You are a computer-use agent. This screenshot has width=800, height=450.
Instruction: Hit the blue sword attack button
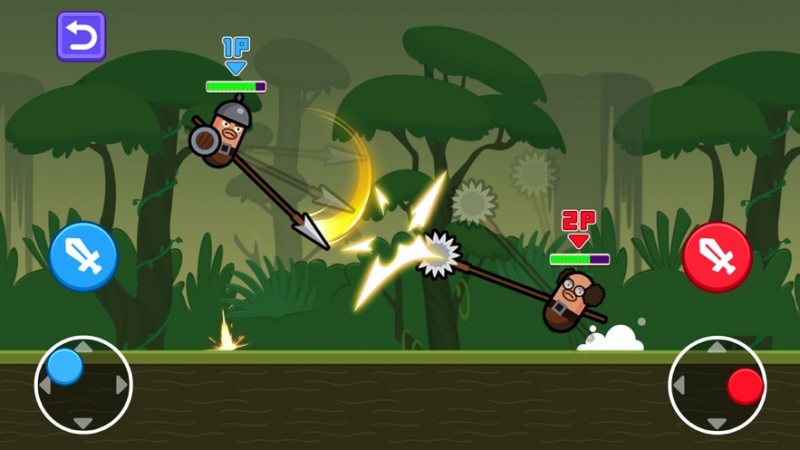click(83, 257)
